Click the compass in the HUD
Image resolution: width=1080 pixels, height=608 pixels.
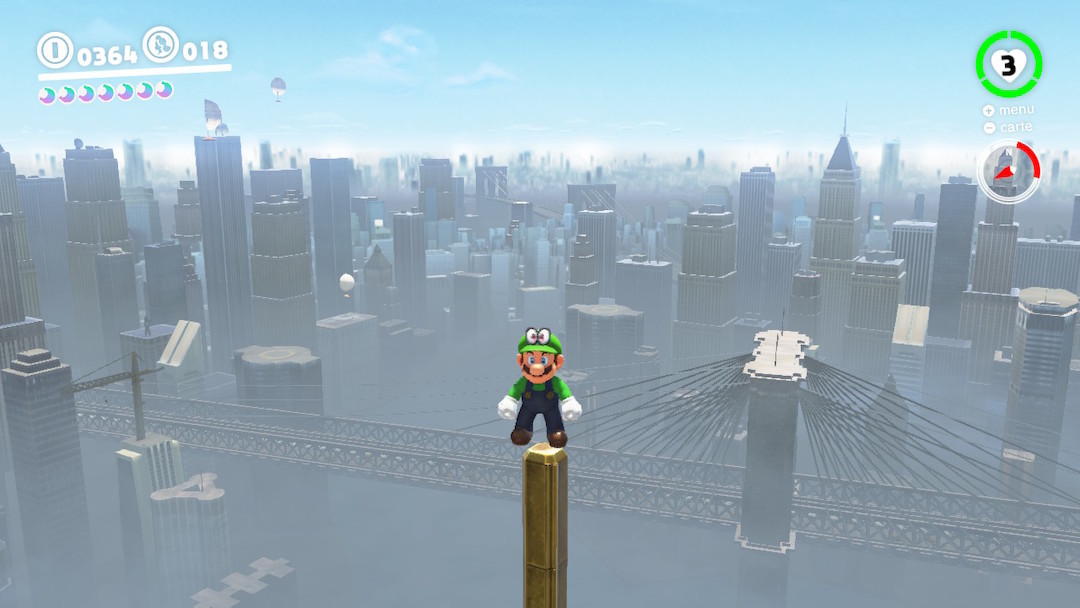pyautogui.click(x=1008, y=171)
